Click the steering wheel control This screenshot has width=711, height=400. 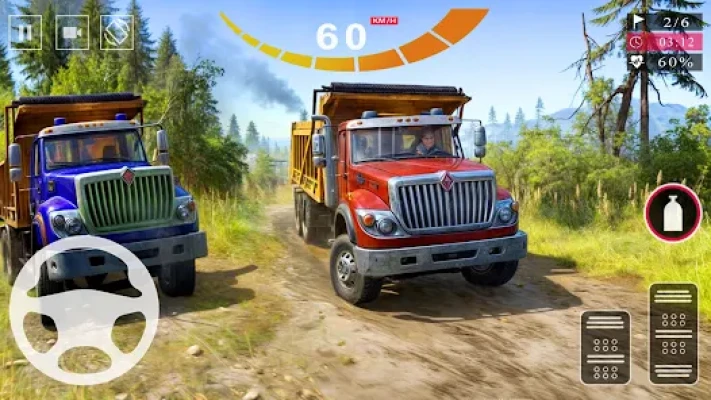[84, 310]
